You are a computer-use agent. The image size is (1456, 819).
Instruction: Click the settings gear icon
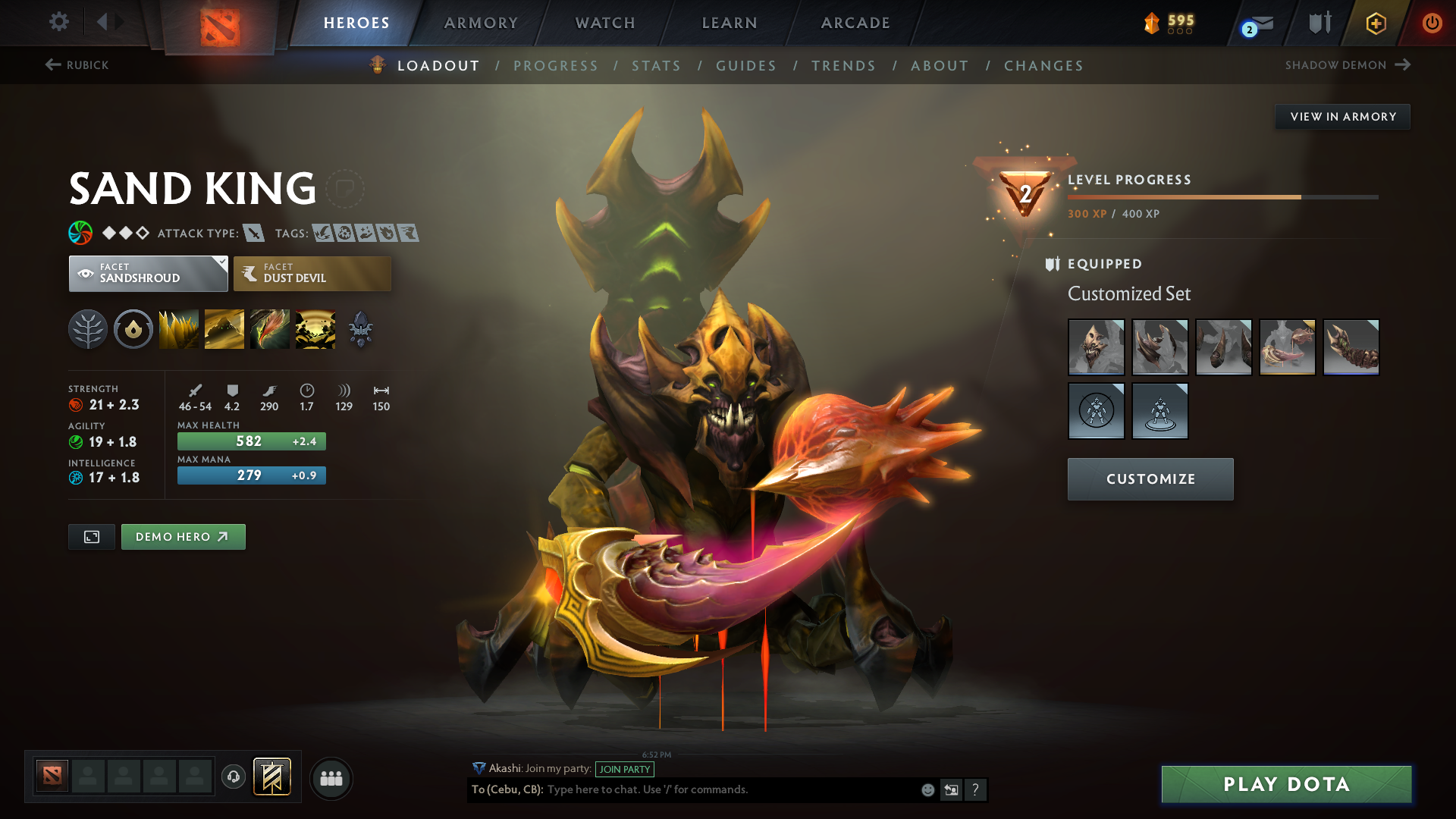click(x=58, y=23)
